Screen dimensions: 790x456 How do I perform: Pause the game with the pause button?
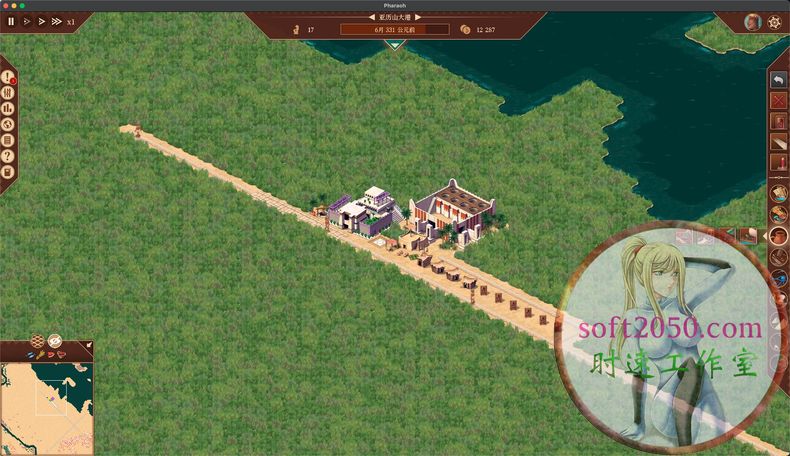[12, 21]
